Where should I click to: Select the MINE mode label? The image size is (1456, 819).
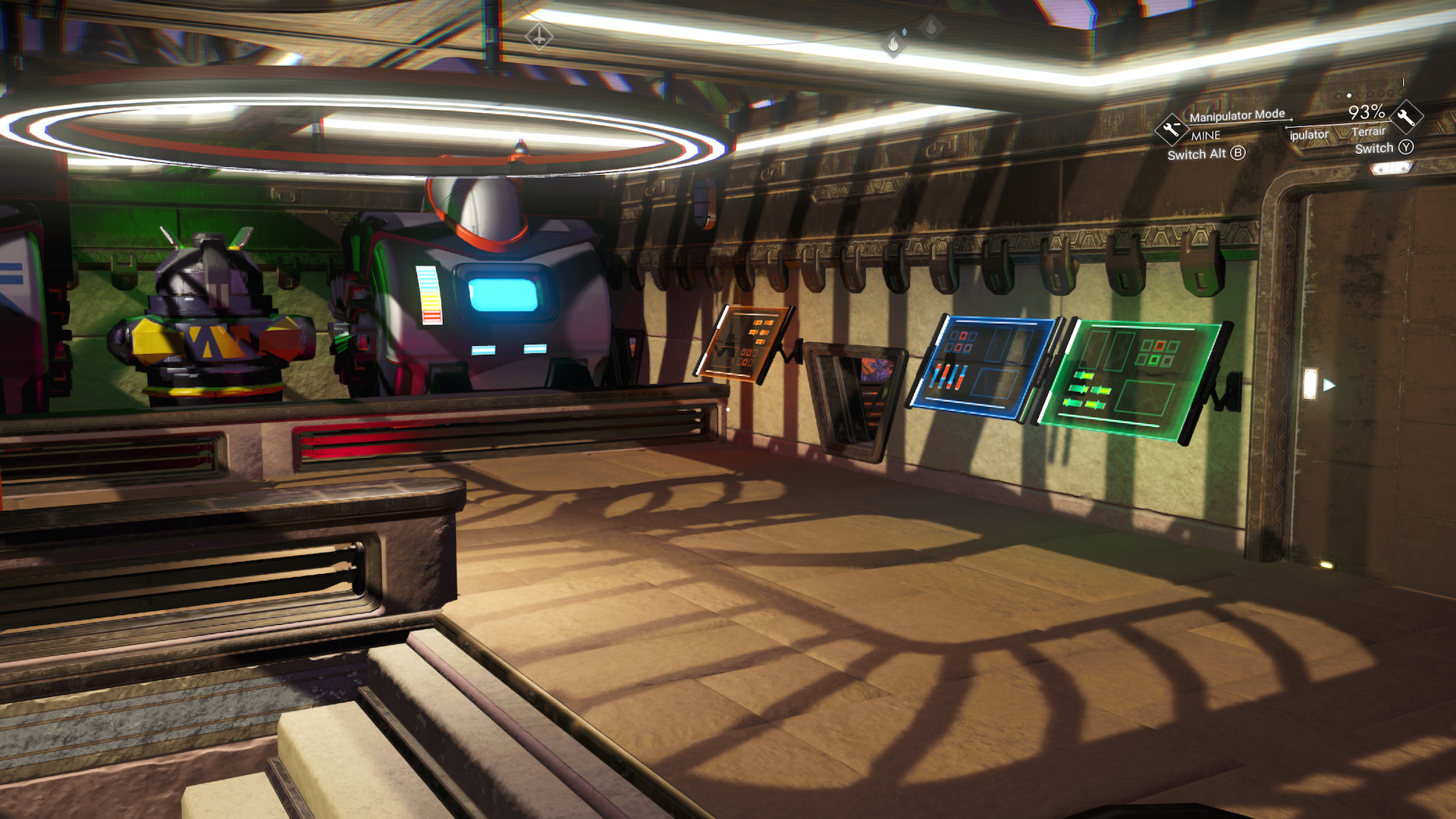(x=1206, y=135)
